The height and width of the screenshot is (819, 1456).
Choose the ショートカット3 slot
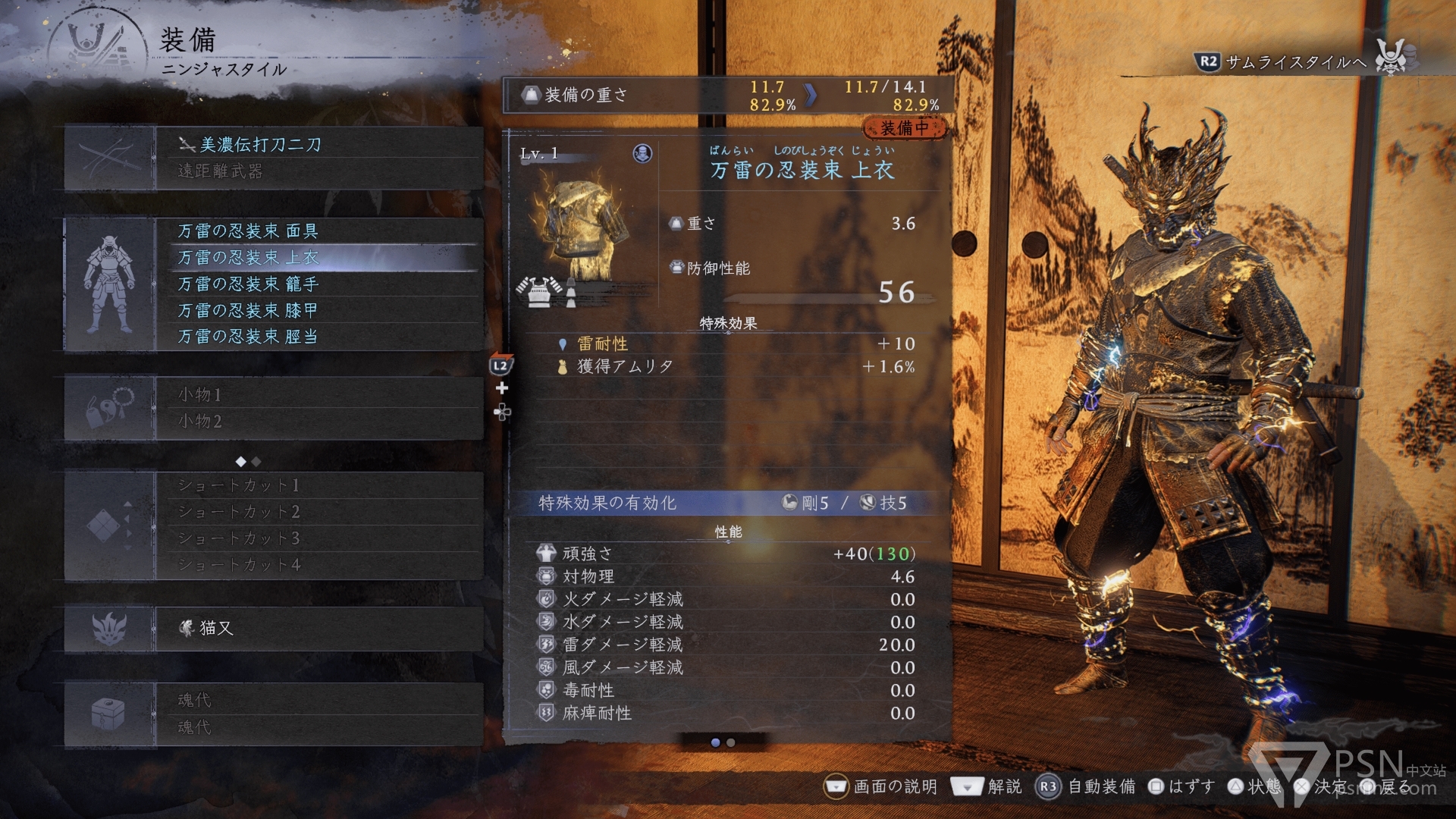[x=318, y=538]
